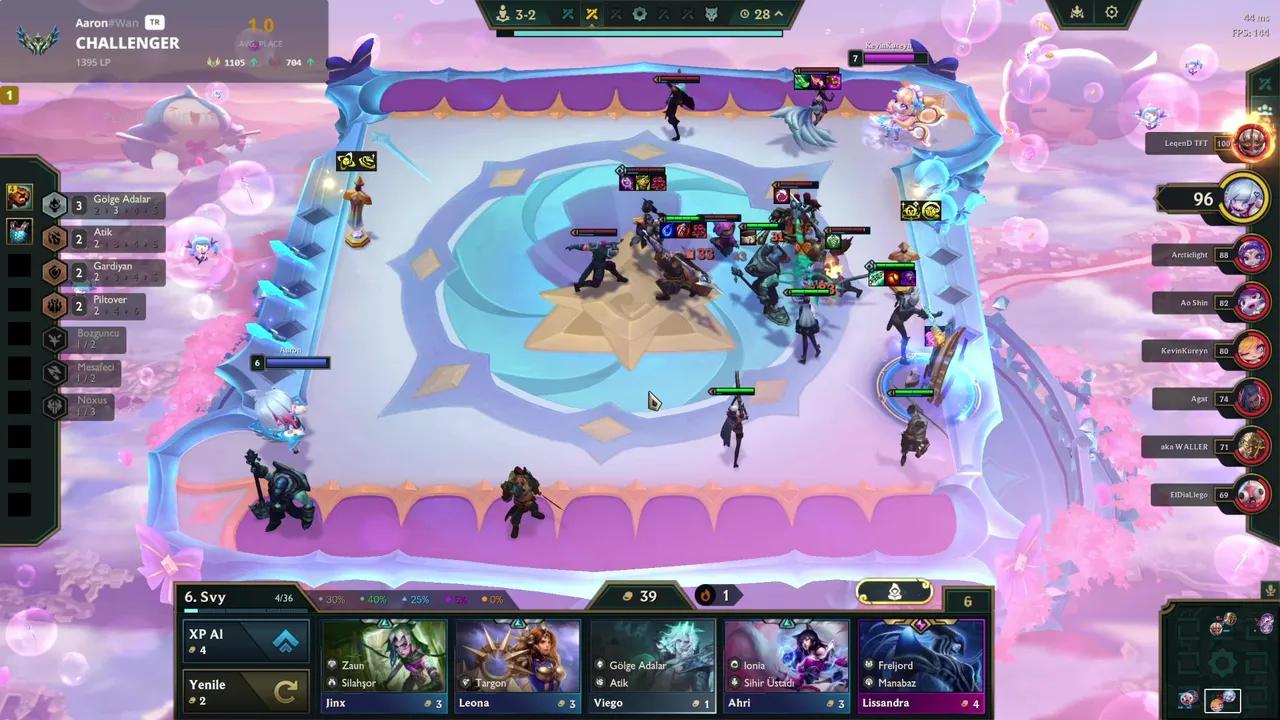Open the item orb slot beside the gold counter
The width and height of the screenshot is (1280, 720).
(x=895, y=593)
